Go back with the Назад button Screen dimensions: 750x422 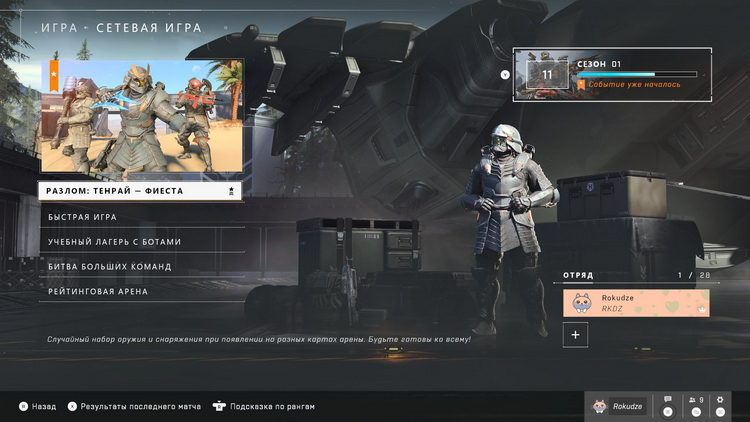38,407
